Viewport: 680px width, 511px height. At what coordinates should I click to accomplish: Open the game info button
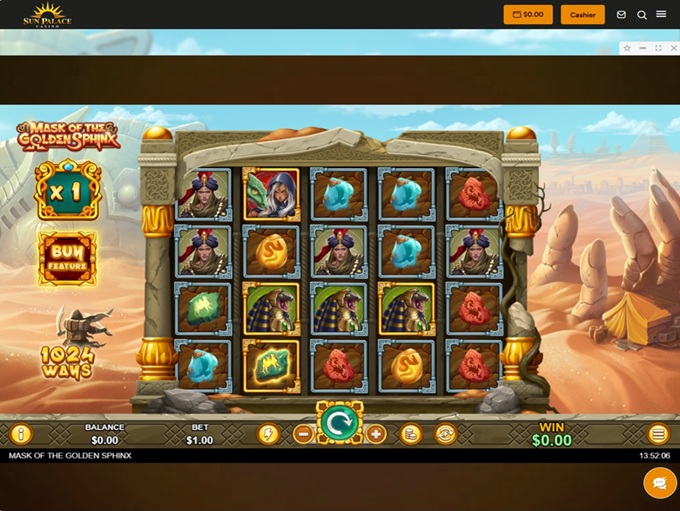pyautogui.click(x=21, y=434)
